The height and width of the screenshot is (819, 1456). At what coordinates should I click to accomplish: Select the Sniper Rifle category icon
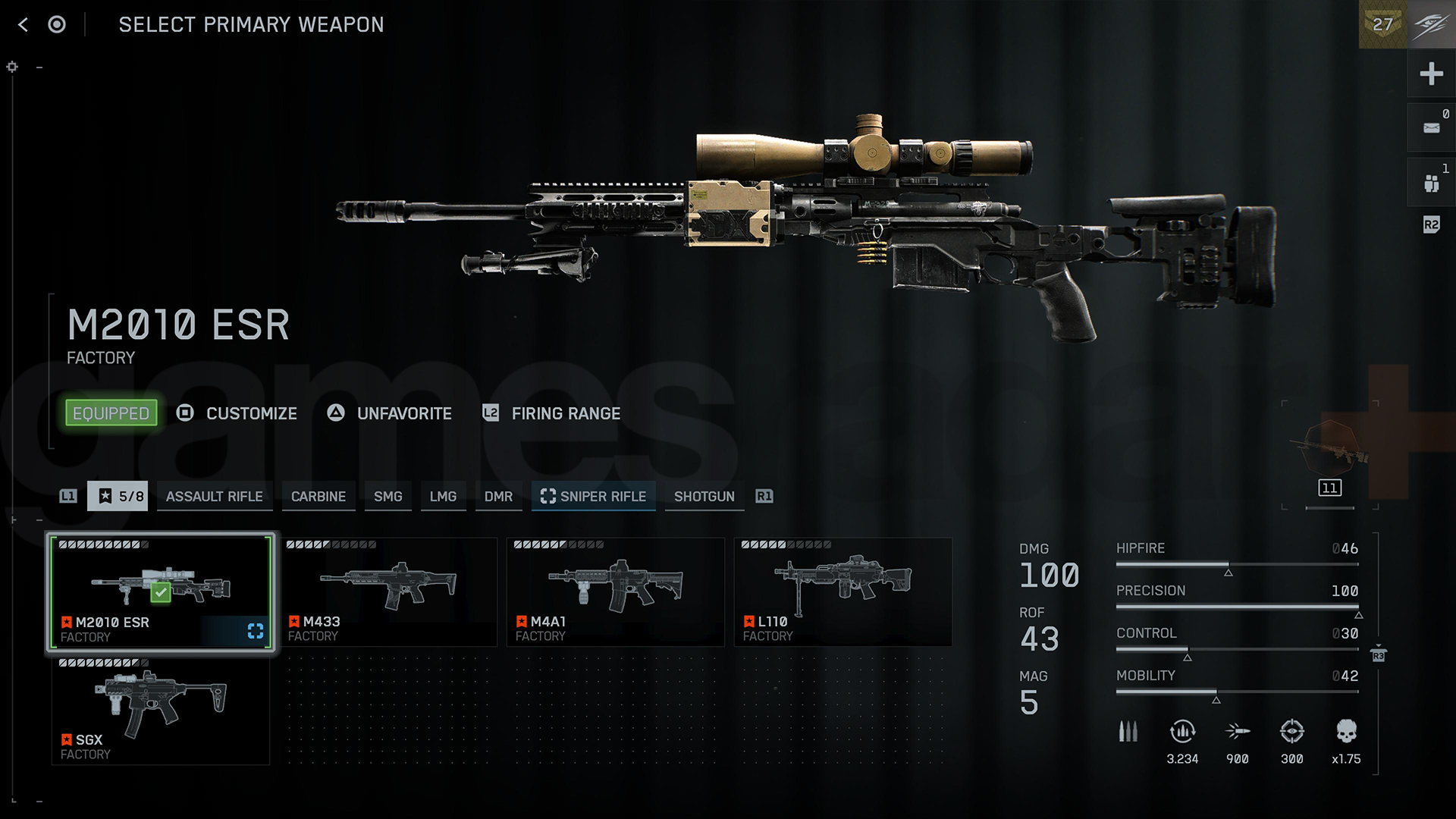pyautogui.click(x=548, y=497)
